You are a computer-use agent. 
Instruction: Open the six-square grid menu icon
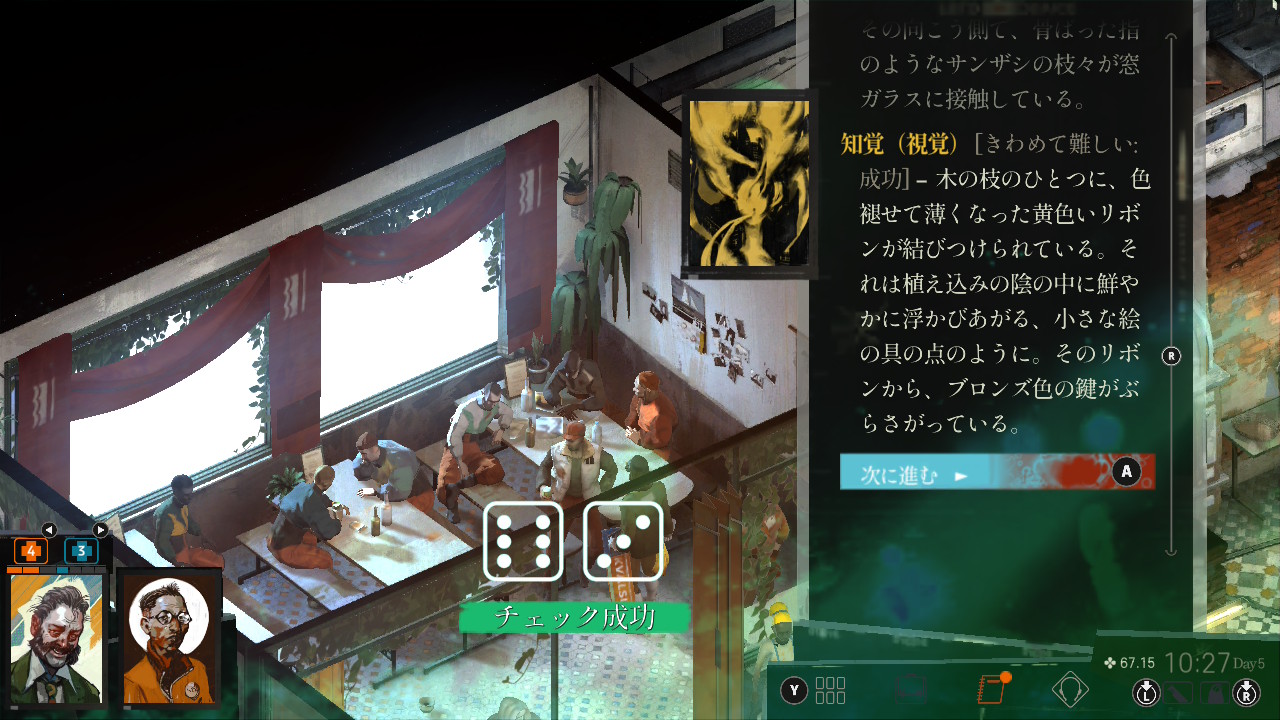[x=830, y=690]
